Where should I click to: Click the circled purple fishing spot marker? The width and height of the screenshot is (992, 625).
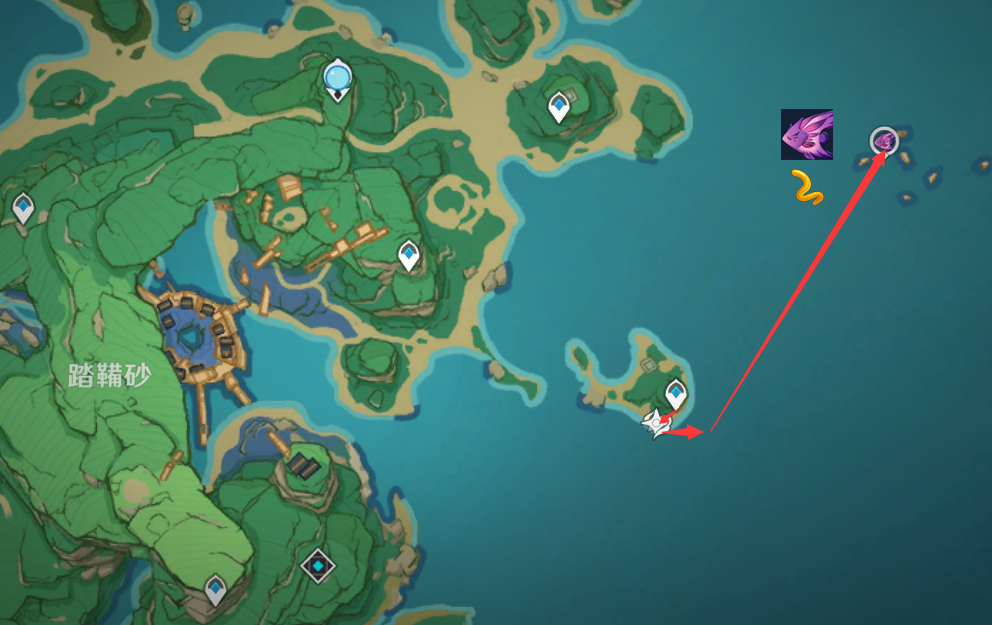tap(884, 141)
